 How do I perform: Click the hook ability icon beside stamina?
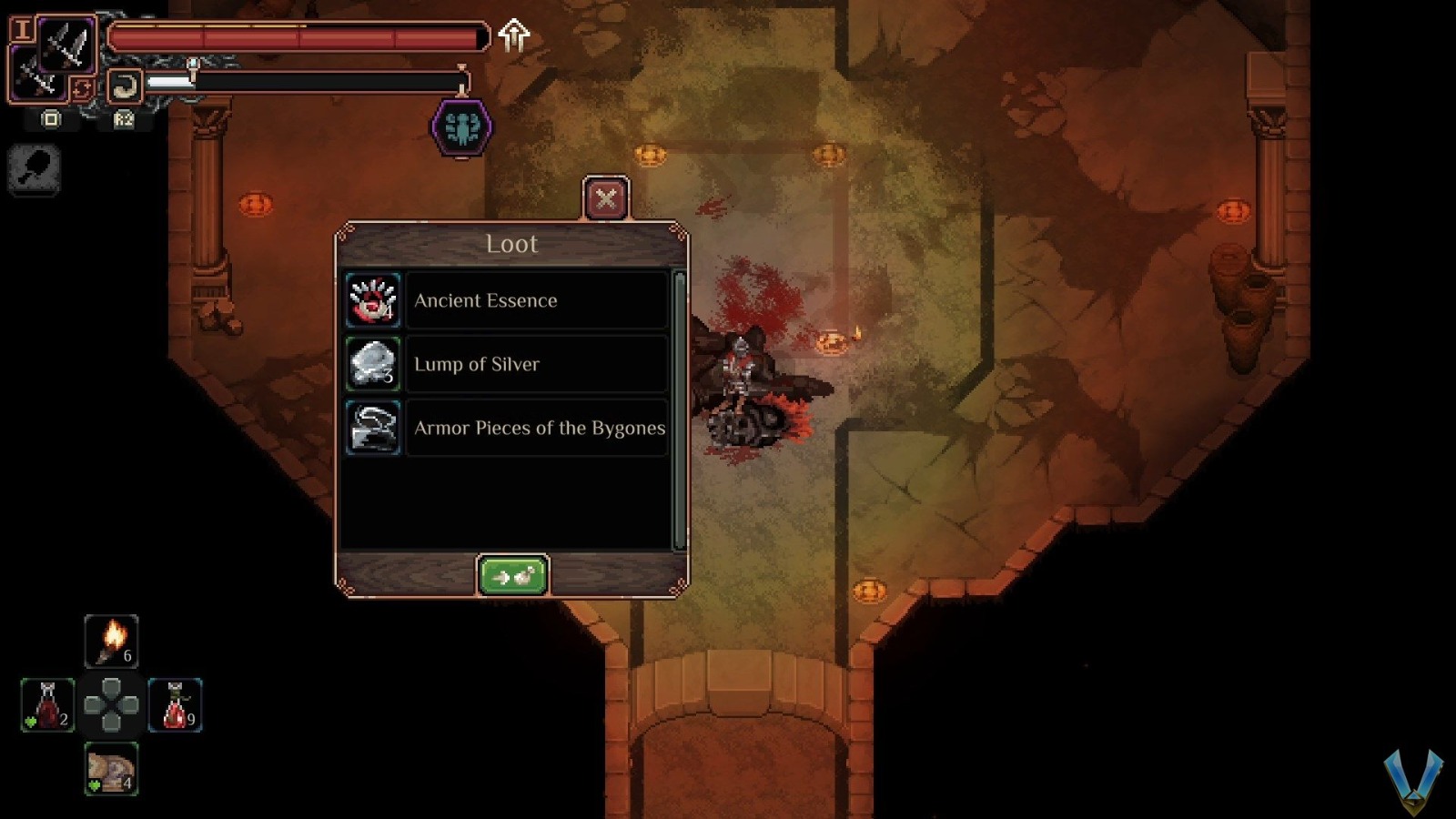tap(125, 87)
